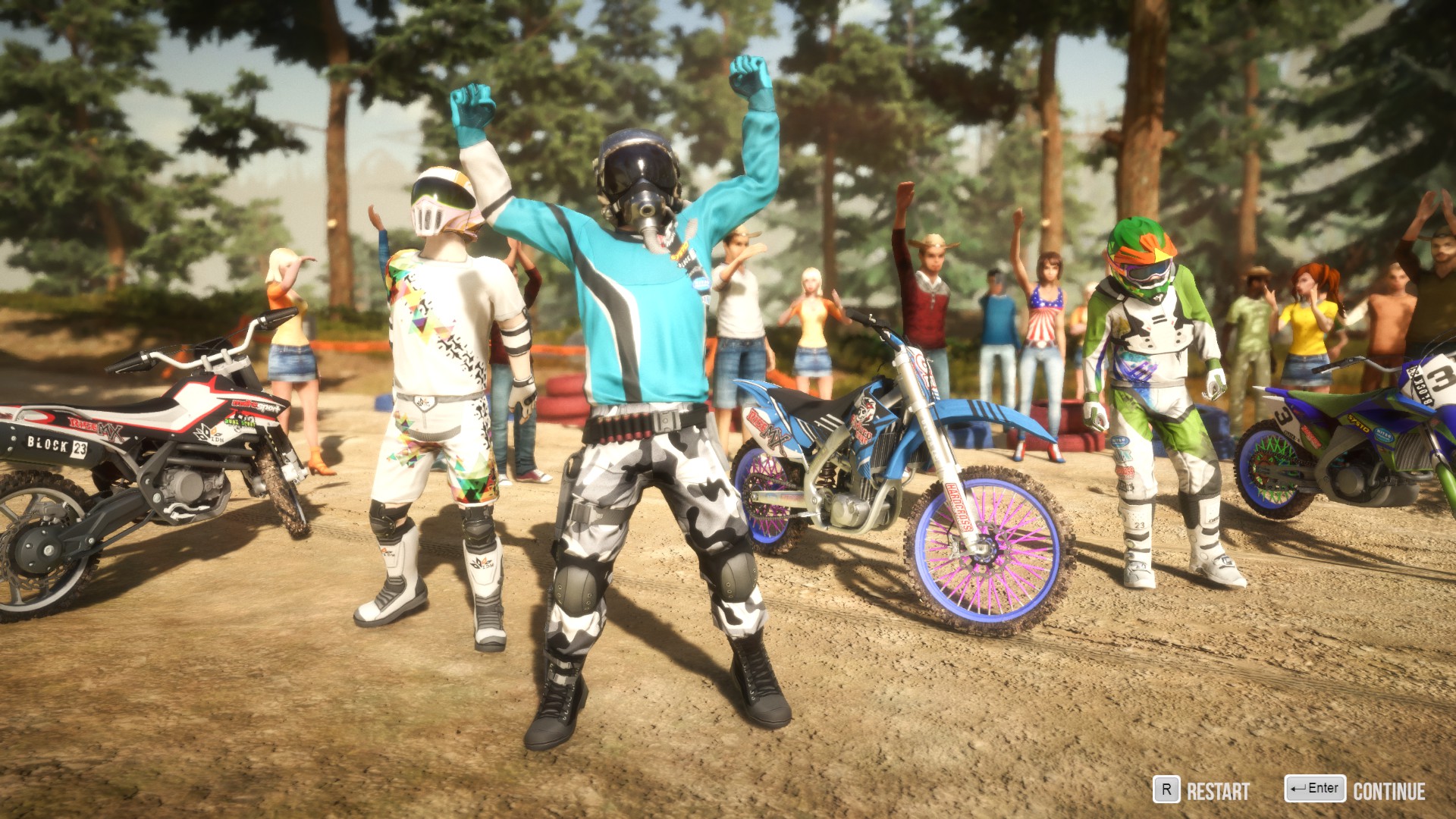
Task: Click the Enter key icon
Action: coord(1316,789)
